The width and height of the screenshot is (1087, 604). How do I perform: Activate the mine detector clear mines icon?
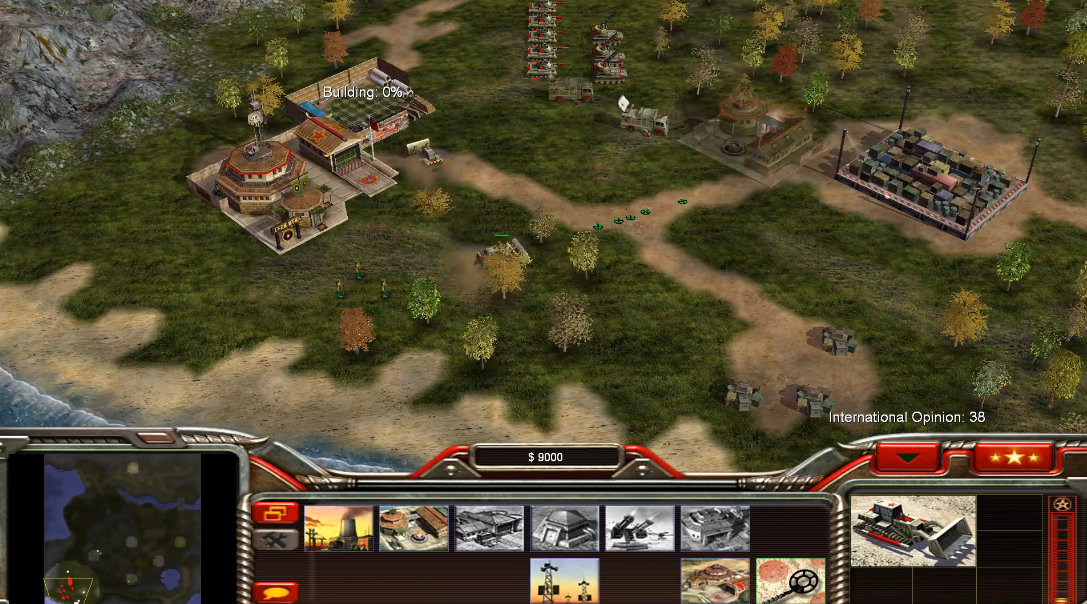[790, 581]
